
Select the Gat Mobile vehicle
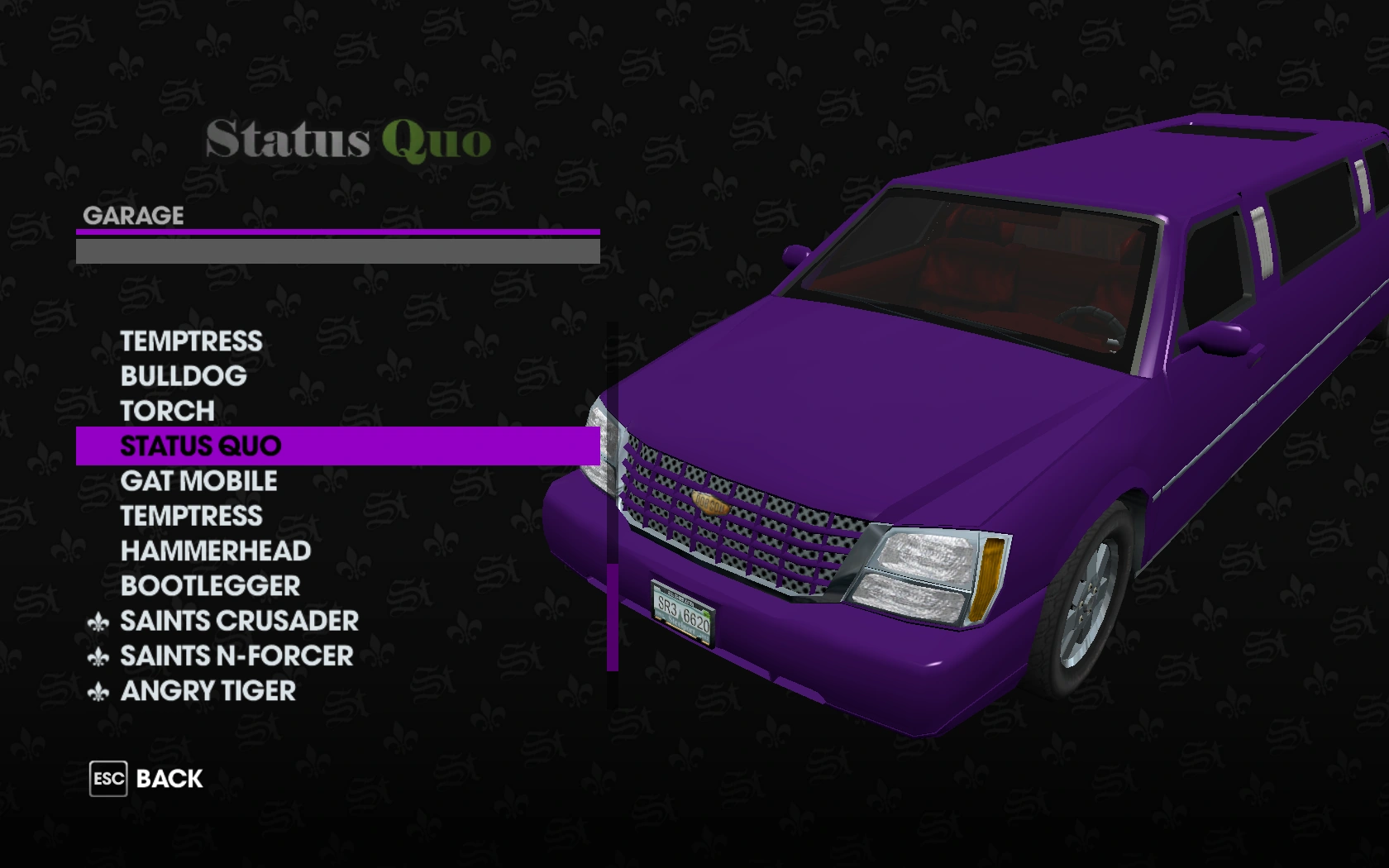coord(198,480)
